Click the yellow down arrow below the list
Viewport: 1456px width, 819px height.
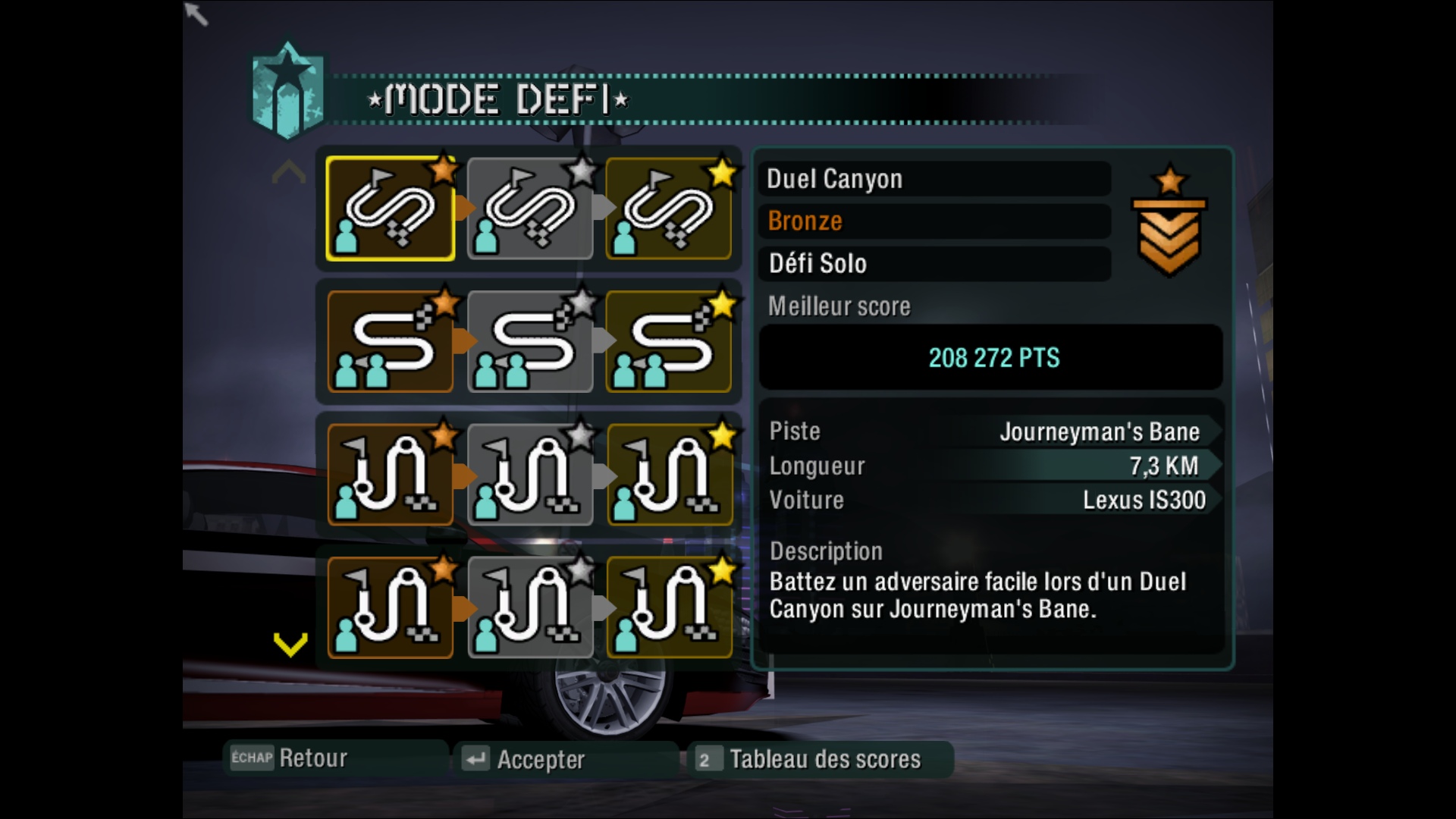[290, 645]
